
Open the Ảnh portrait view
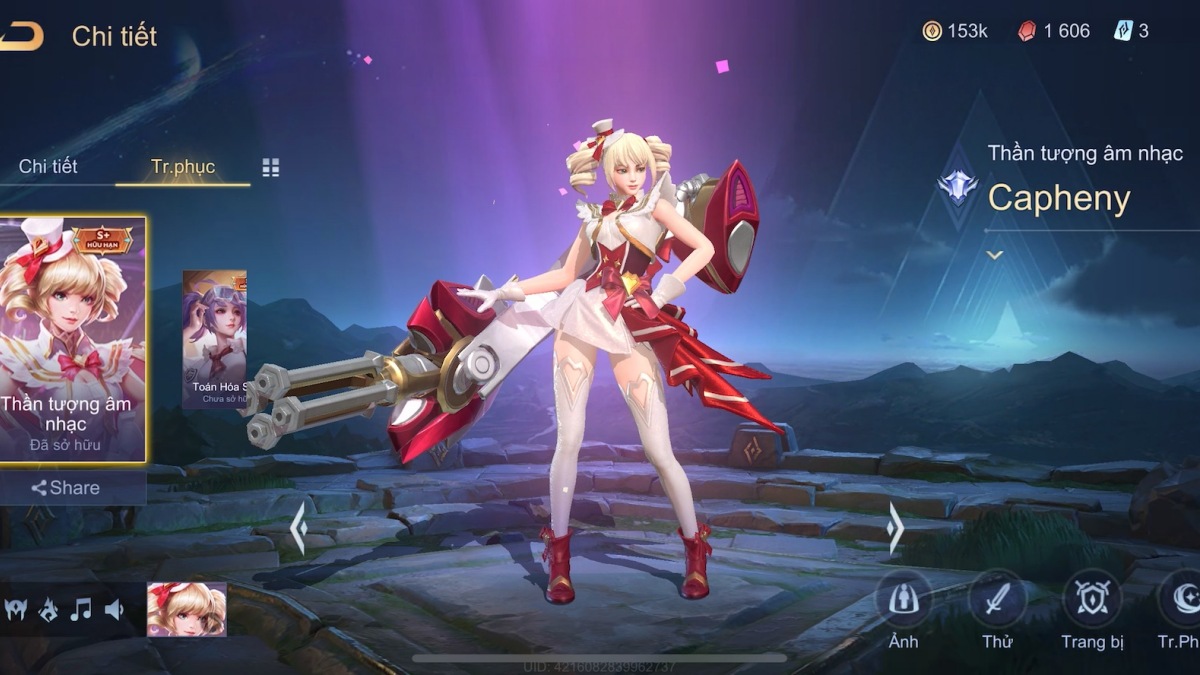point(903,601)
